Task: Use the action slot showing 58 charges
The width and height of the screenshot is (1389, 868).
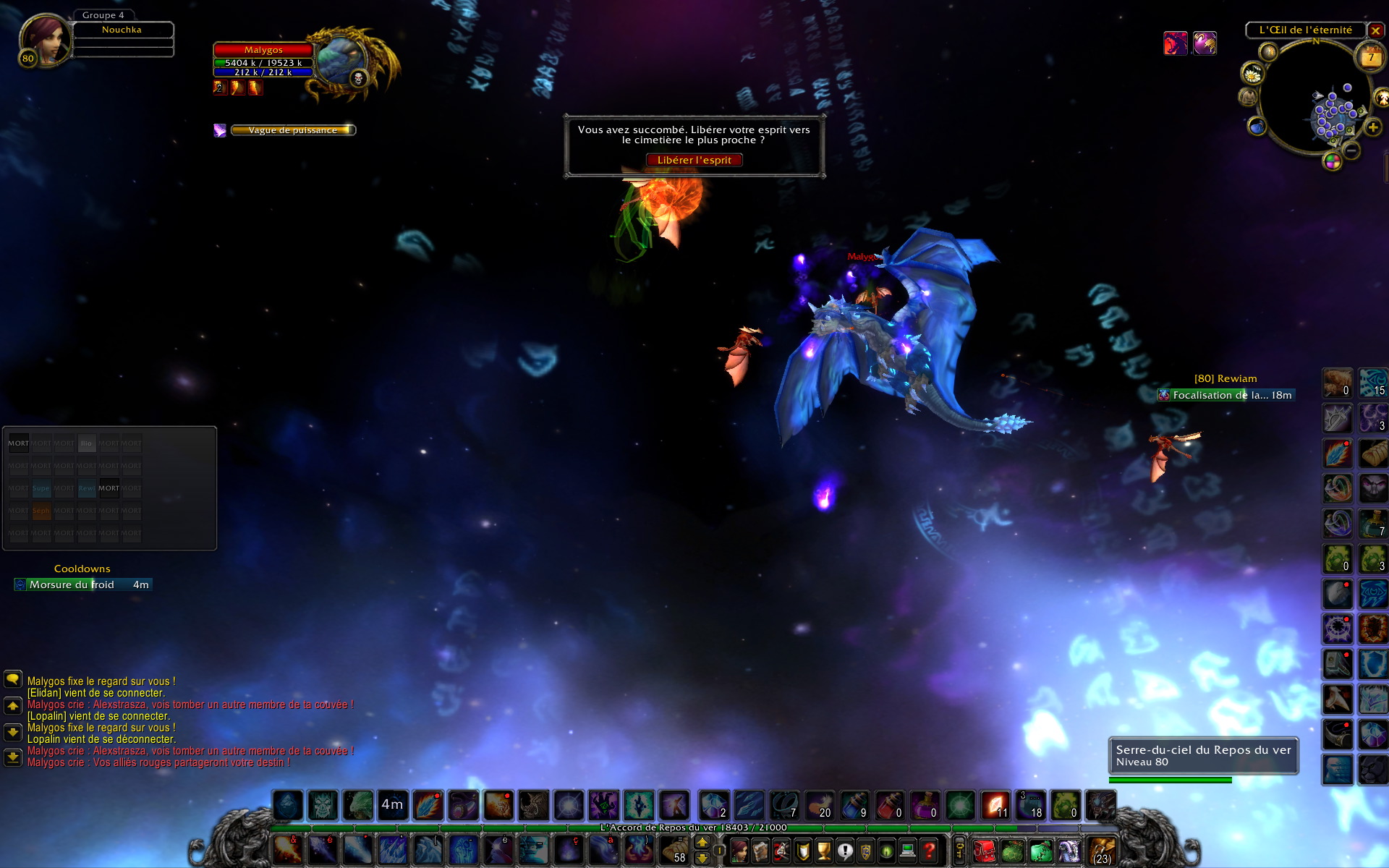Action: [675, 851]
